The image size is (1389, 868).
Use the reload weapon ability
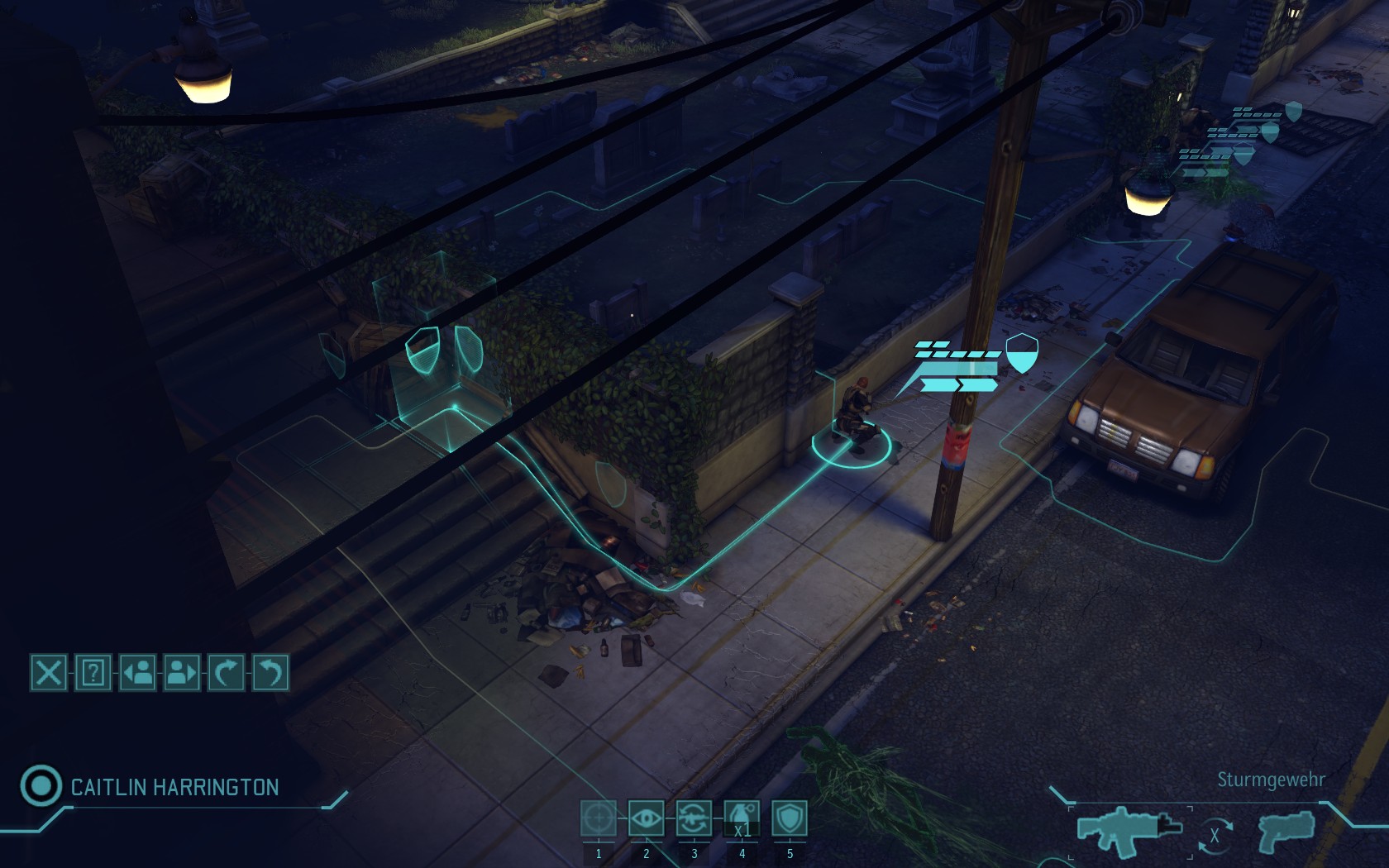coord(694,818)
